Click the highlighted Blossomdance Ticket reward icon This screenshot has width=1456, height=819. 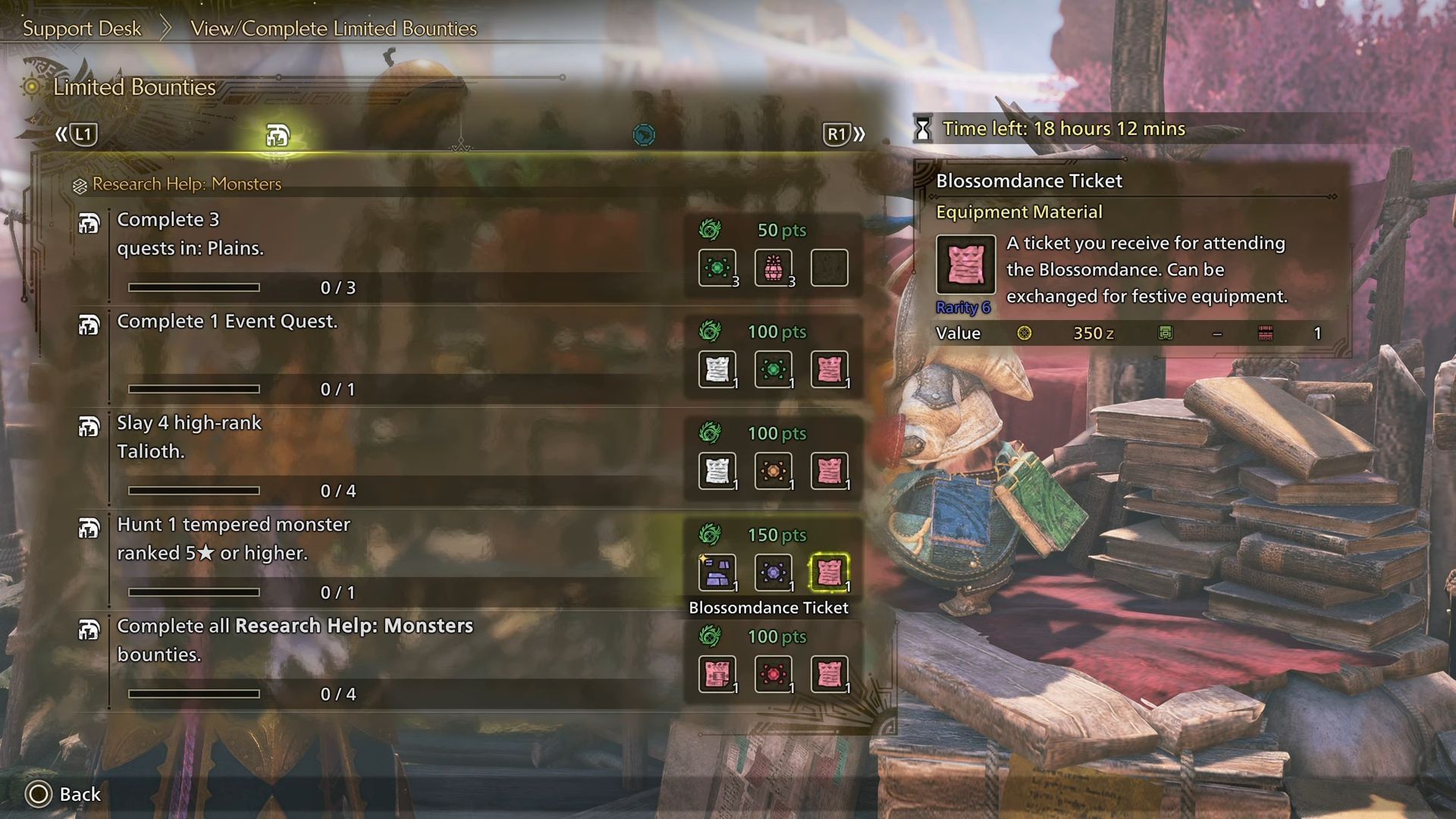pyautogui.click(x=829, y=573)
